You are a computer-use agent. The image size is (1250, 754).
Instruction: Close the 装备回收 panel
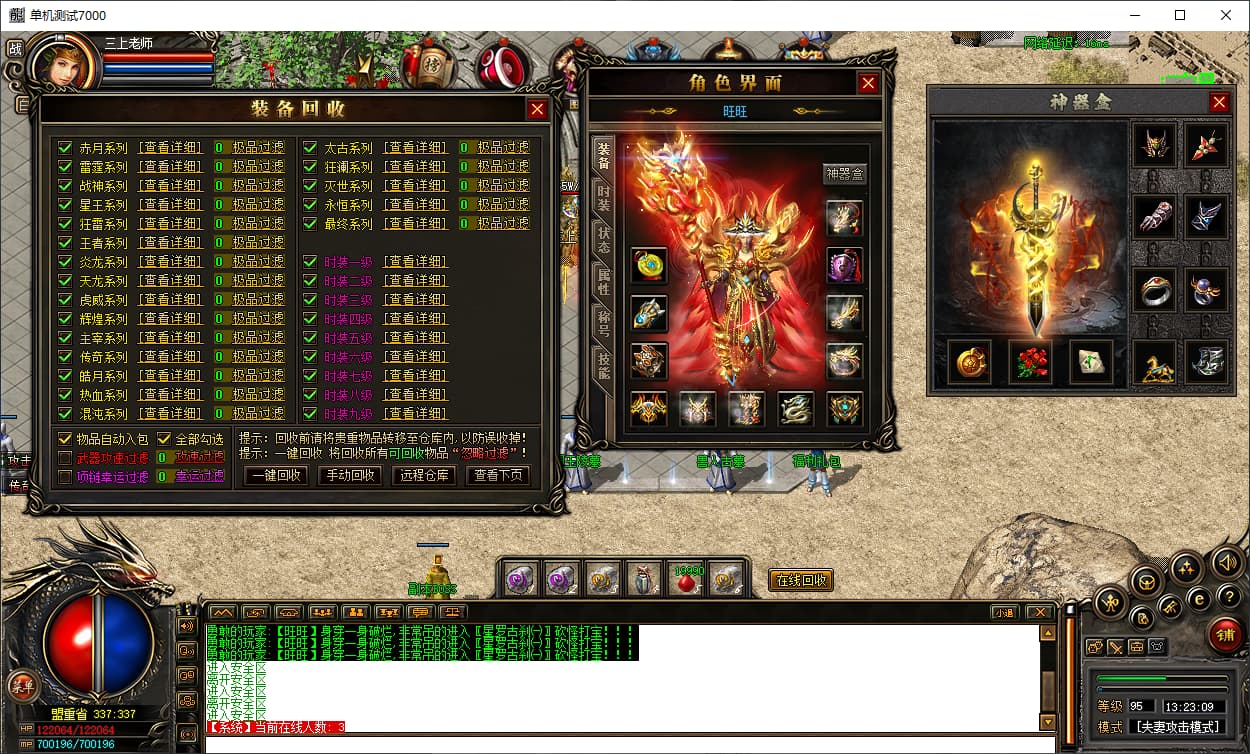(x=537, y=110)
